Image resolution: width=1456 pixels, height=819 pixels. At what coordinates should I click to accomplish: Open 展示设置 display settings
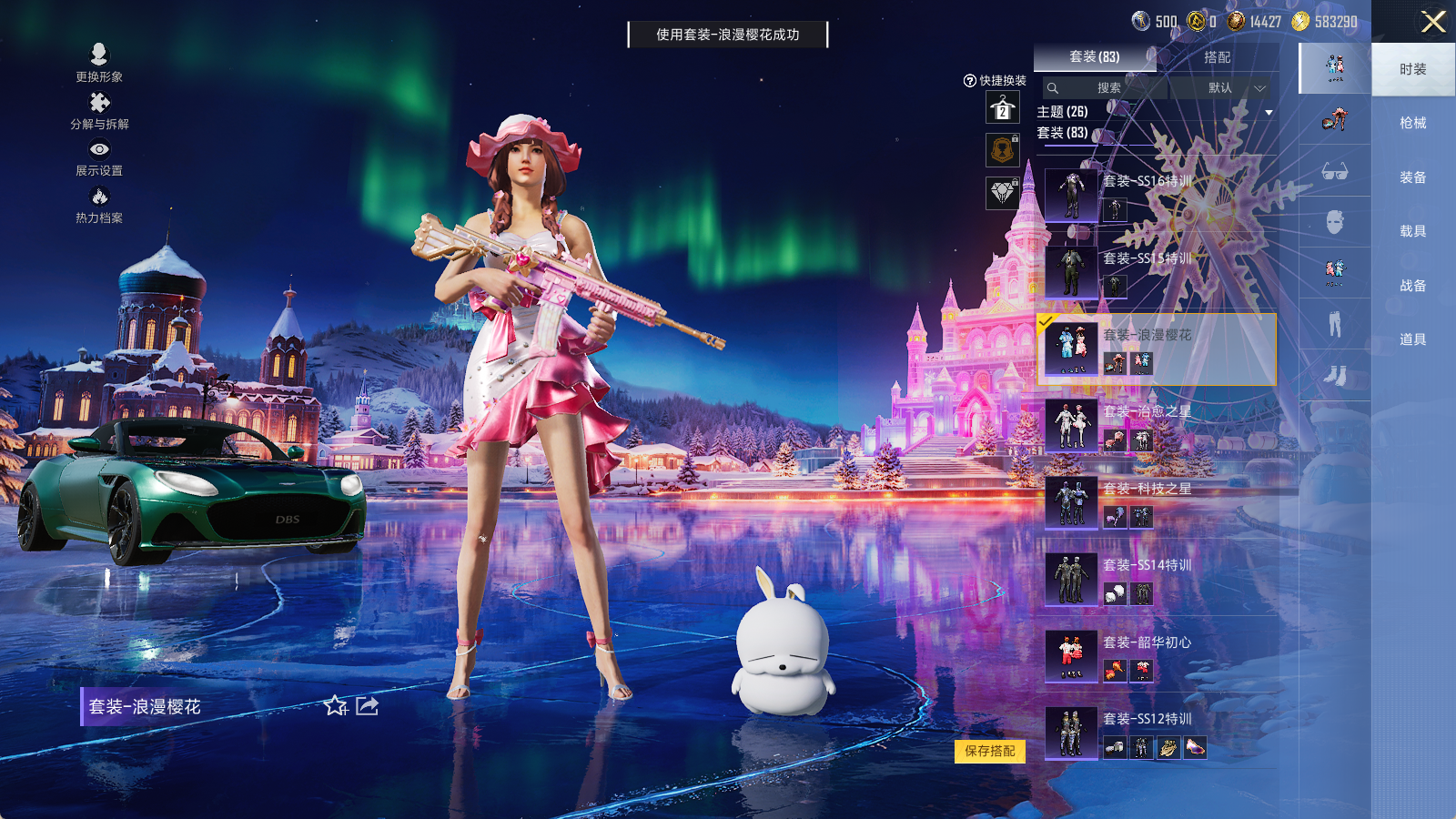click(99, 157)
